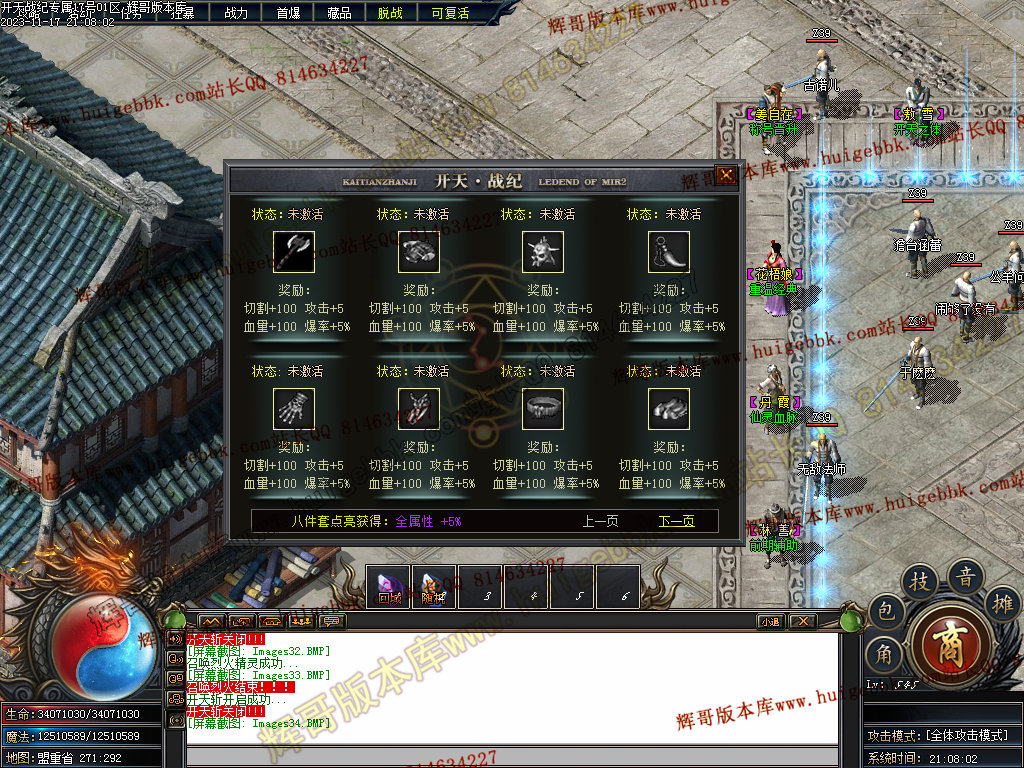Go to the next page (下一页)
Viewport: 1024px width, 768px height.
(676, 521)
